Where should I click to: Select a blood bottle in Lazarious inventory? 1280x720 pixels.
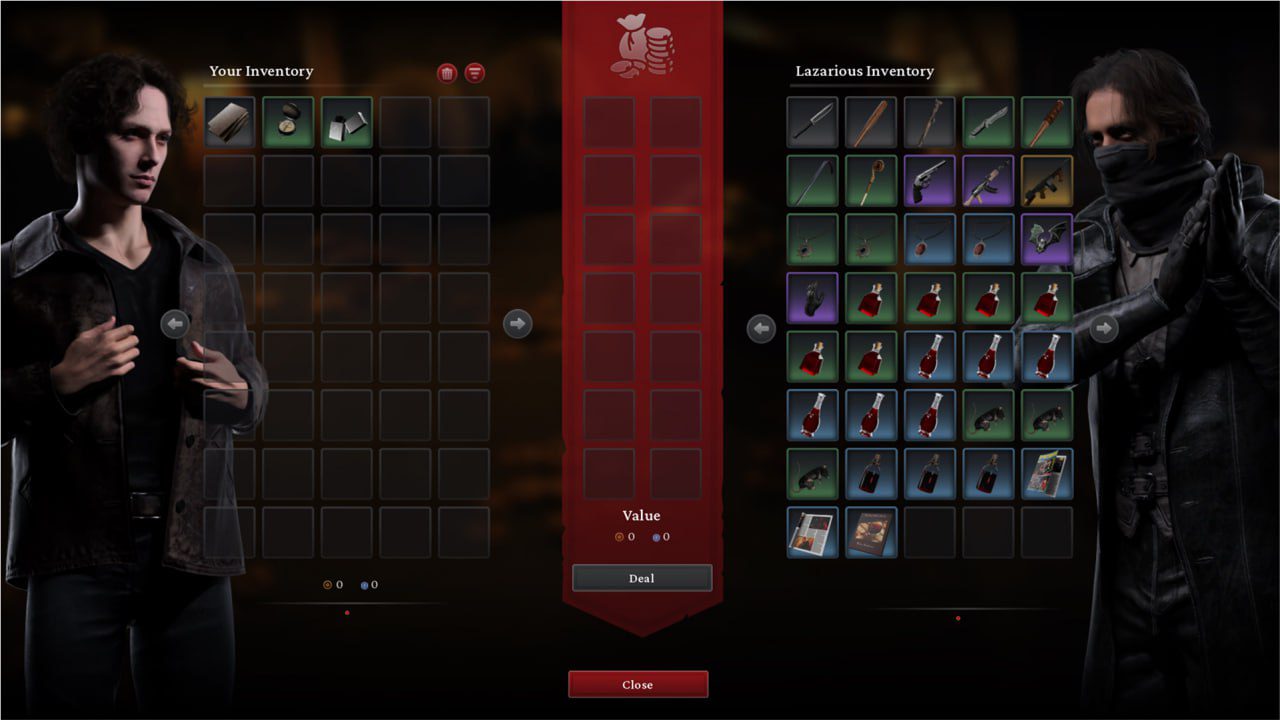click(870, 297)
